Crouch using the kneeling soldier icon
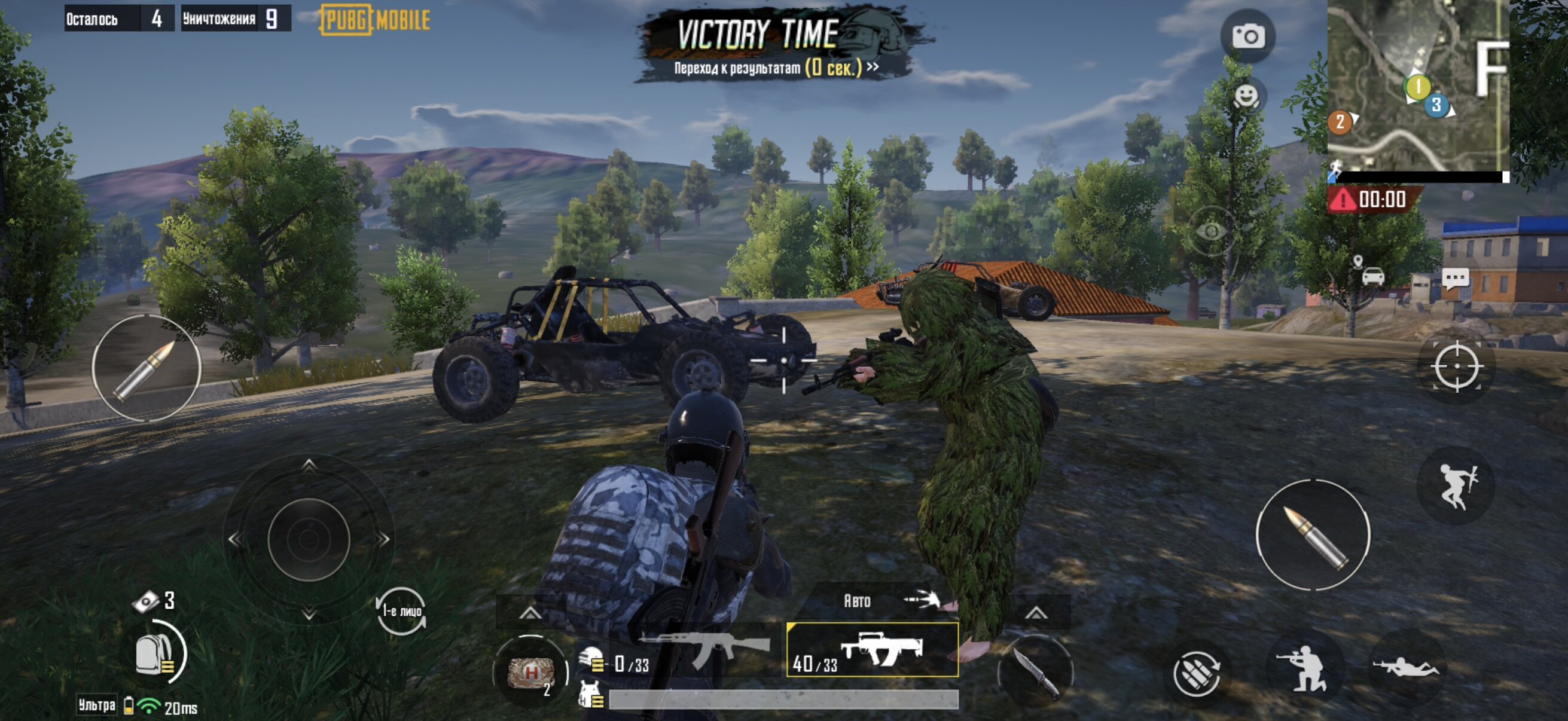The height and width of the screenshot is (721, 1568). coord(1302,668)
